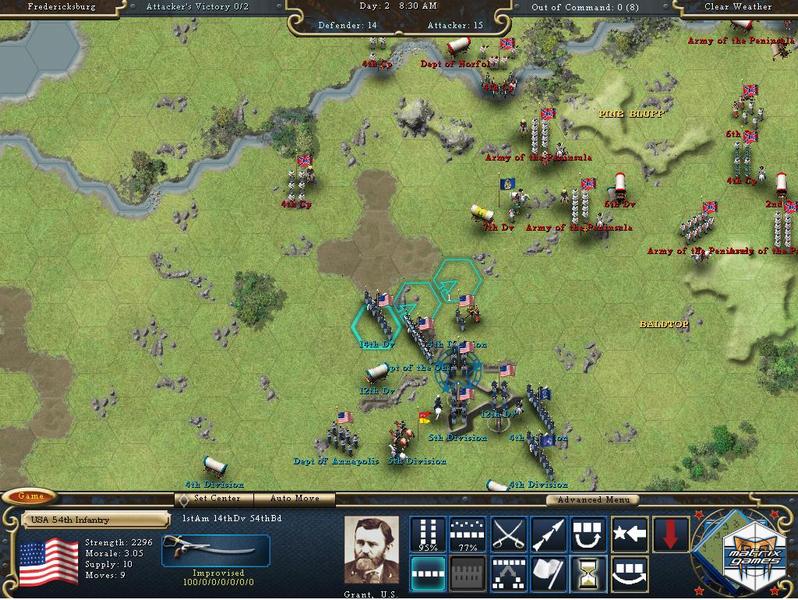Click the star with left arrow icon
798x600 pixels.
pos(629,535)
